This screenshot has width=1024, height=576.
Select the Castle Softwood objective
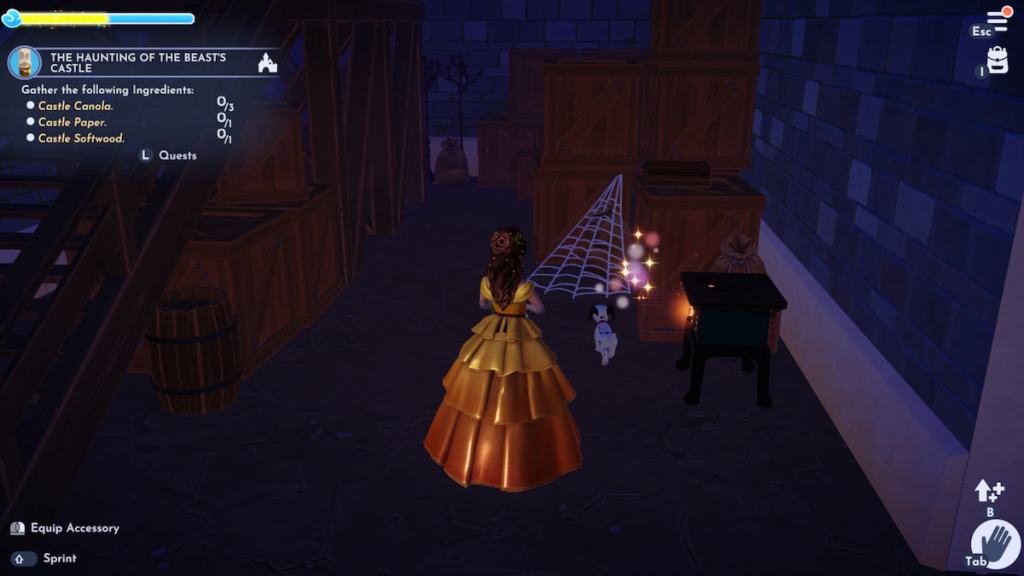81,138
